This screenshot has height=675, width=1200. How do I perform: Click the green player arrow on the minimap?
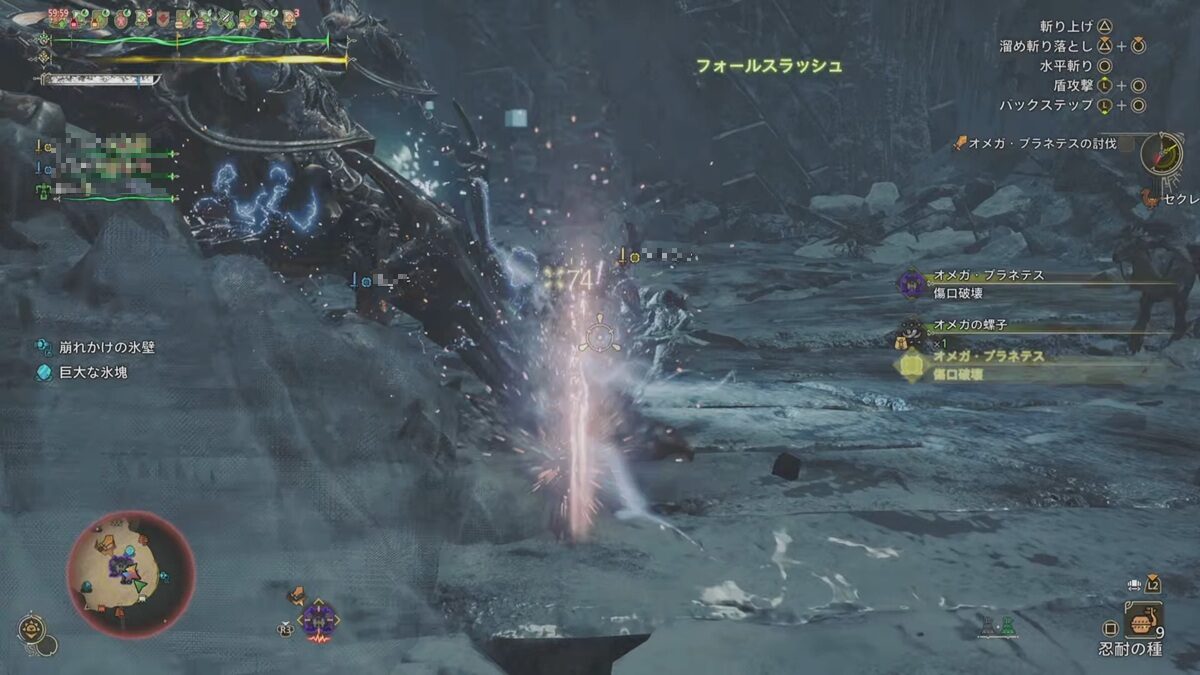(x=140, y=584)
